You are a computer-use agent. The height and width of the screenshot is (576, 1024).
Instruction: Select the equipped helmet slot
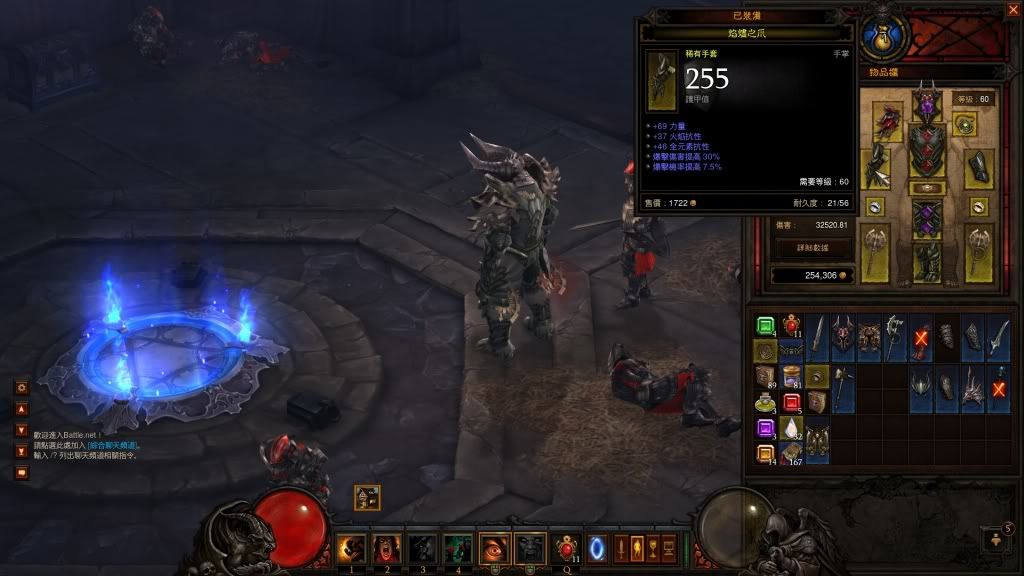[927, 104]
